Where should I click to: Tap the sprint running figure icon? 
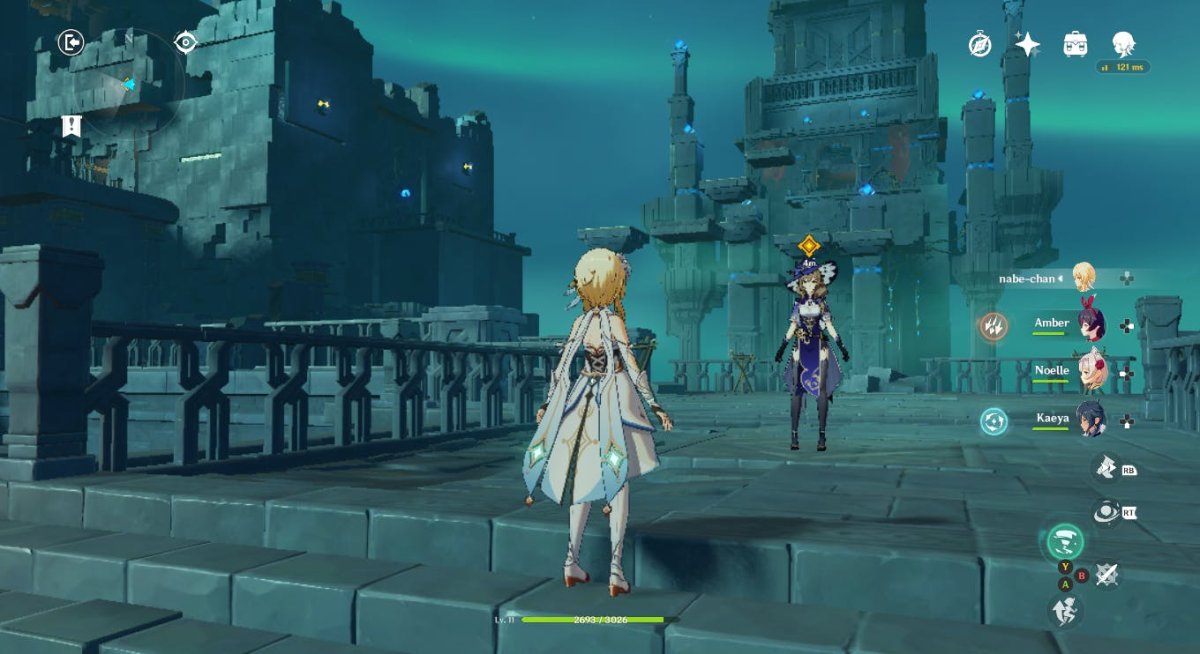(1064, 610)
